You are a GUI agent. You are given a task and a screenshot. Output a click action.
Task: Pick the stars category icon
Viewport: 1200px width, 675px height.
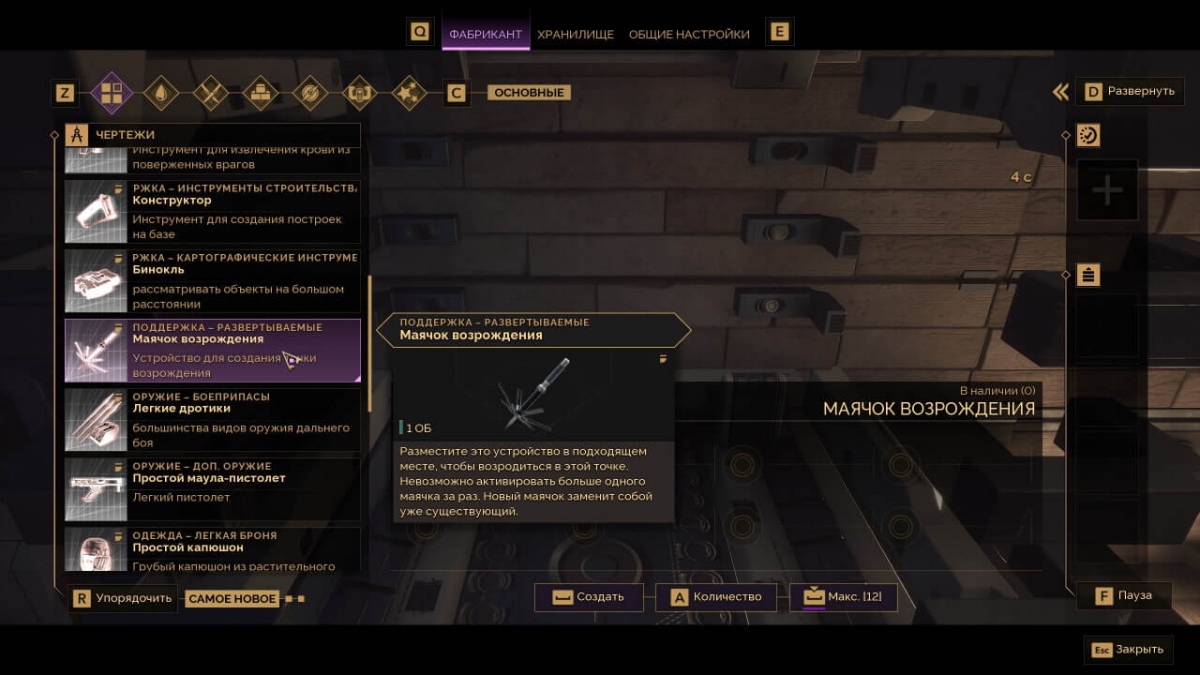410,93
